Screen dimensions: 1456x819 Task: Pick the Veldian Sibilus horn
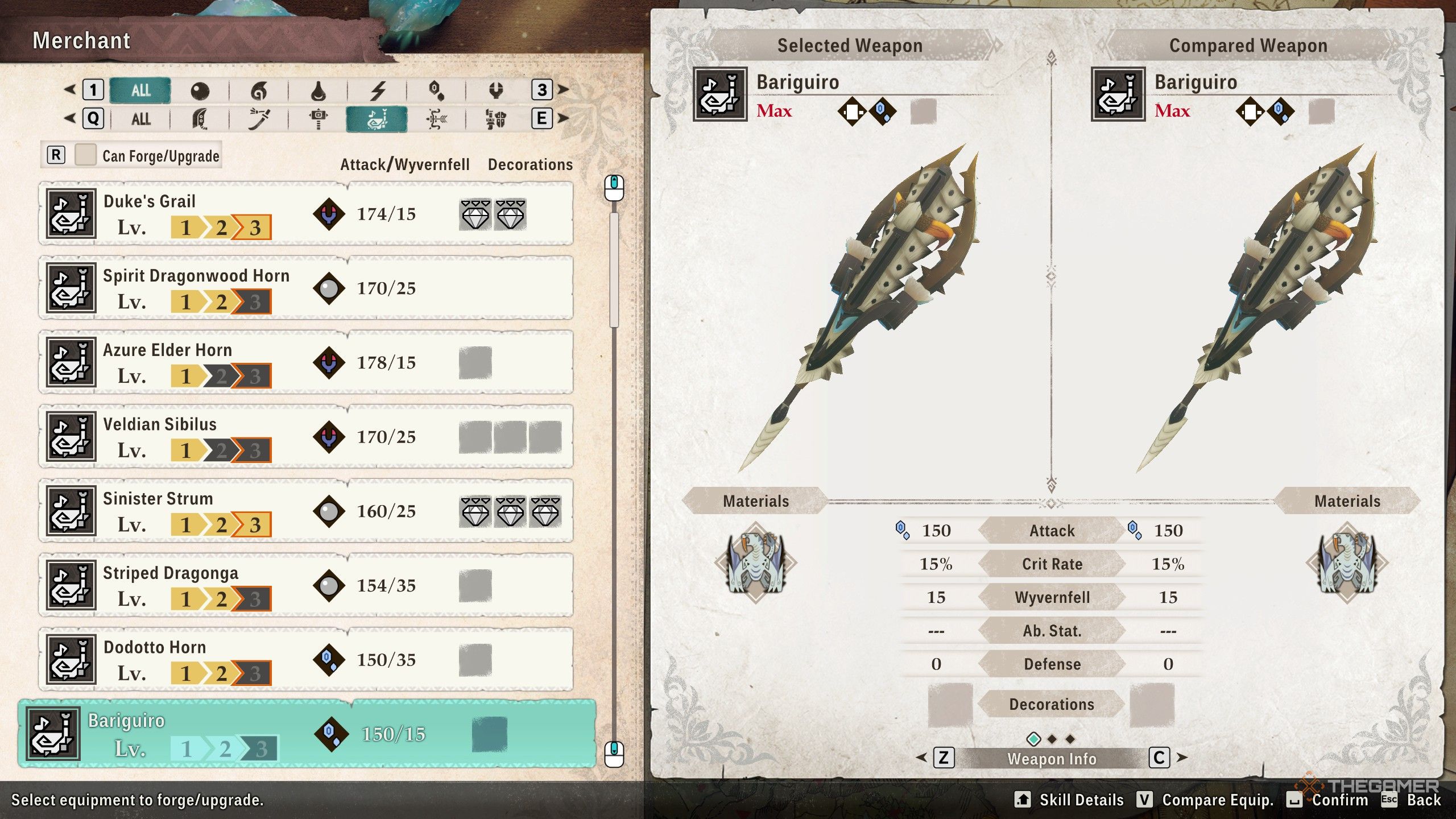(306, 437)
